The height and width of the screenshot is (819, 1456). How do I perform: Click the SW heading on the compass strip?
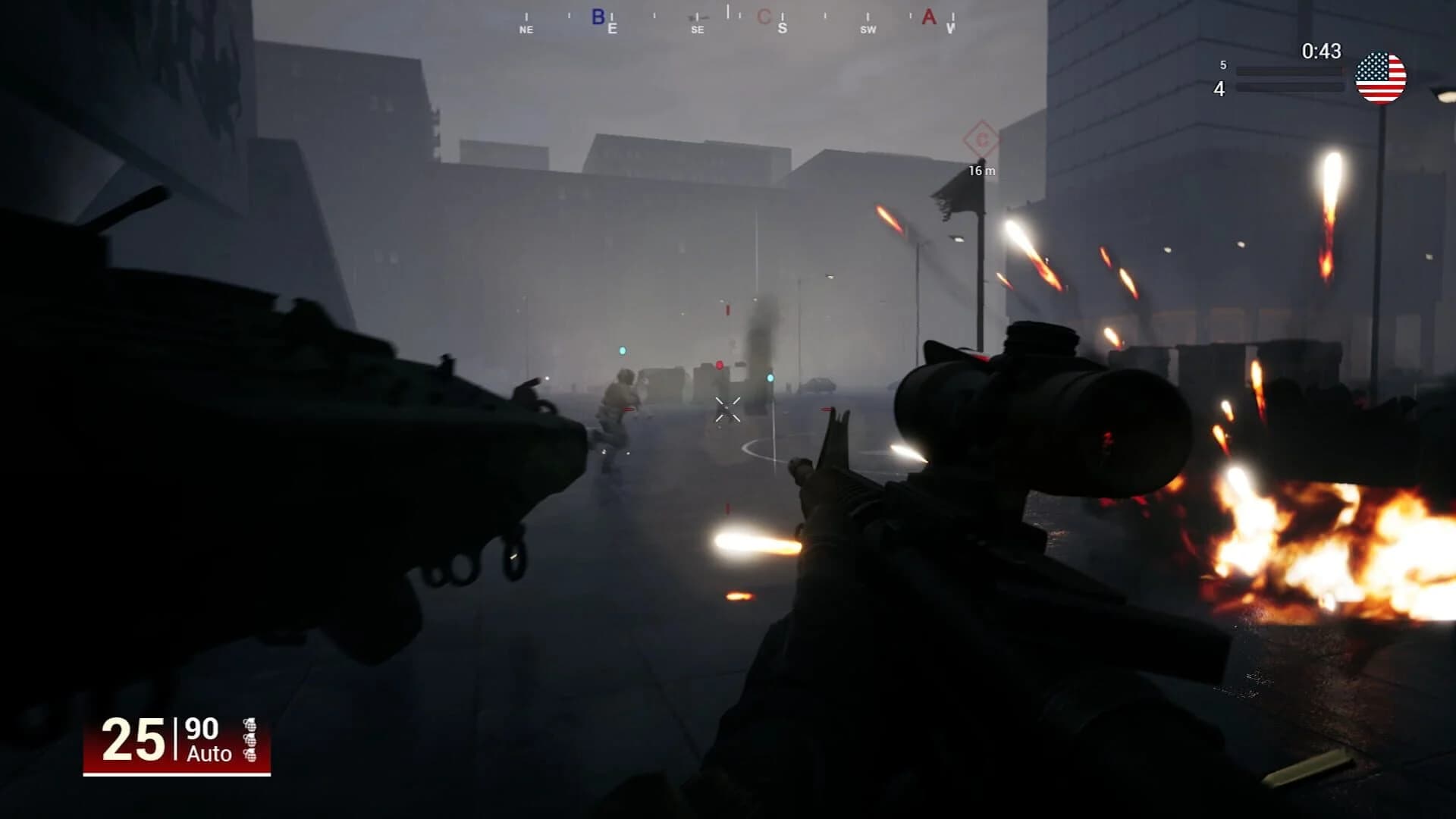(x=868, y=30)
